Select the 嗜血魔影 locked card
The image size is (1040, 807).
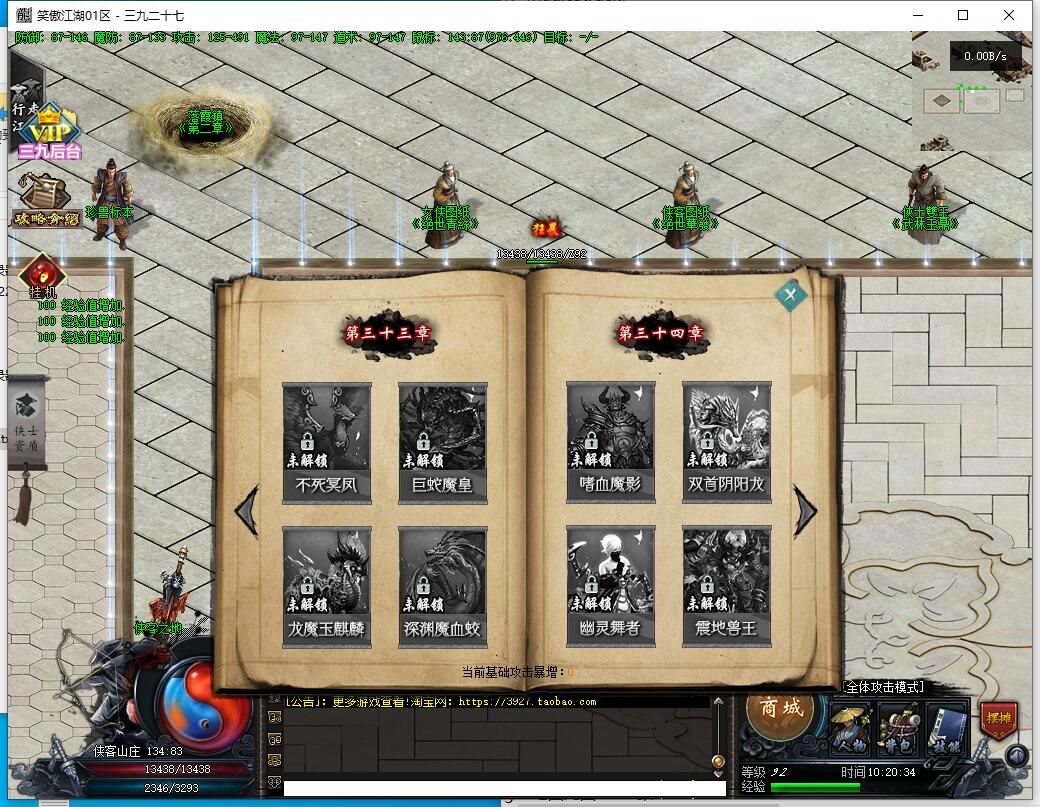pyautogui.click(x=610, y=441)
